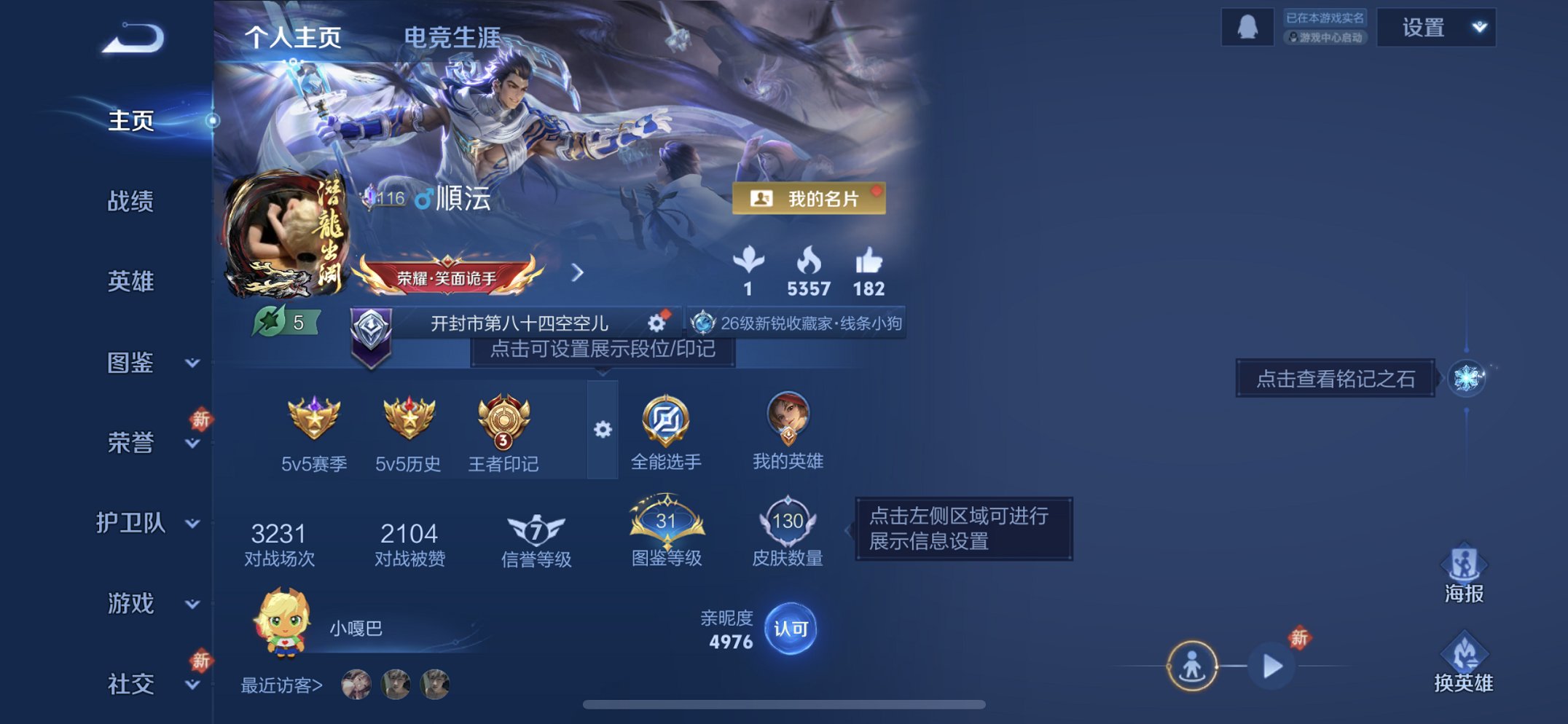Click the 海报 poster icon
This screenshot has height=724, width=1568.
[1465, 564]
